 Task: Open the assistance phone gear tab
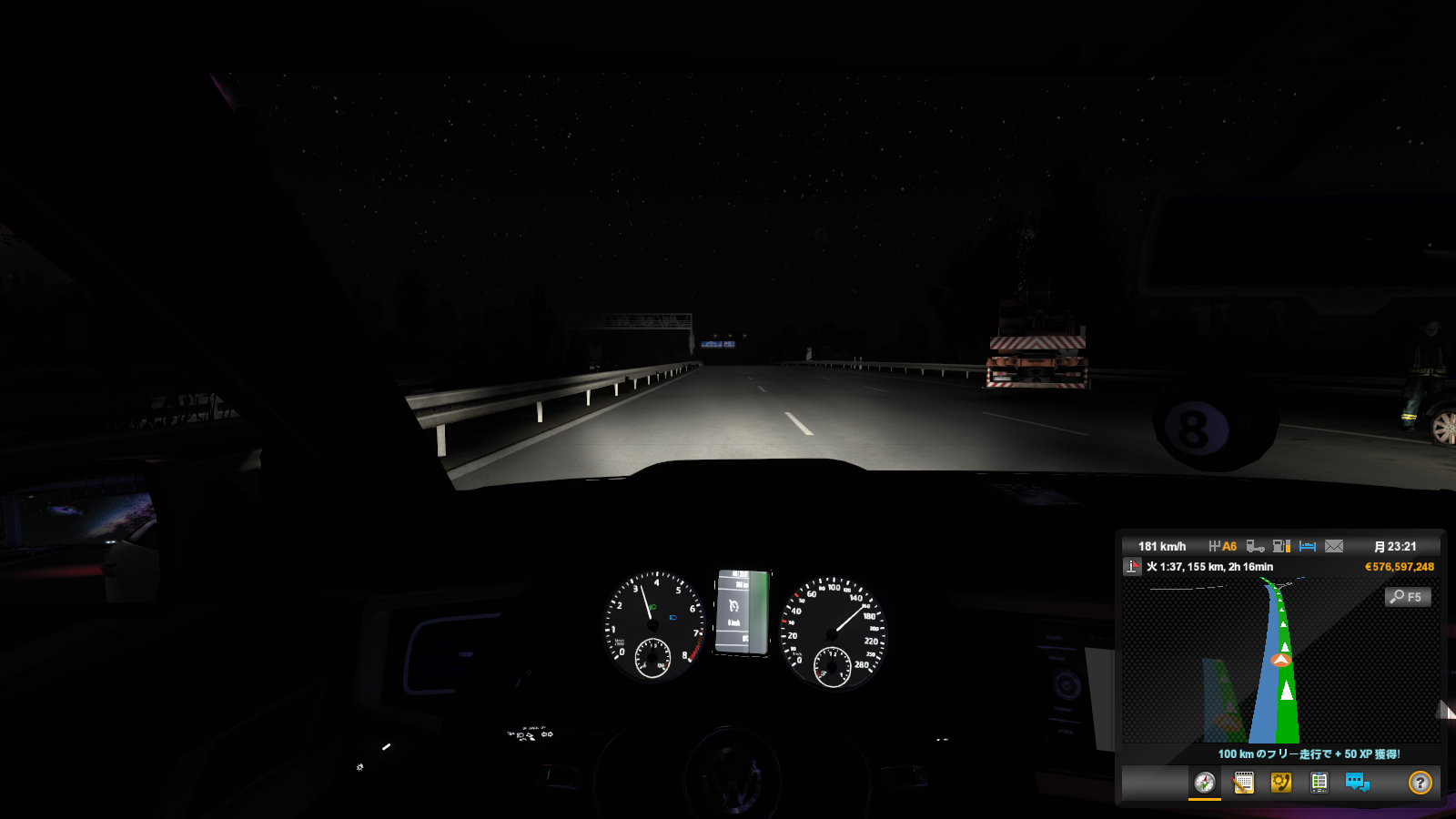(1281, 783)
